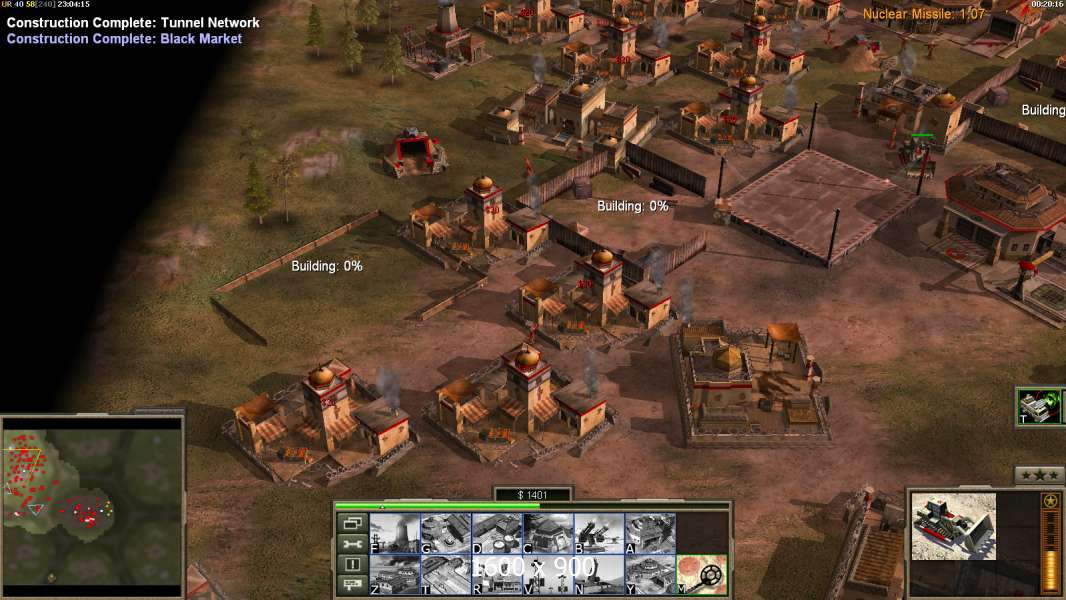
Task: Choose the build icon labeled N
Action: [599, 575]
